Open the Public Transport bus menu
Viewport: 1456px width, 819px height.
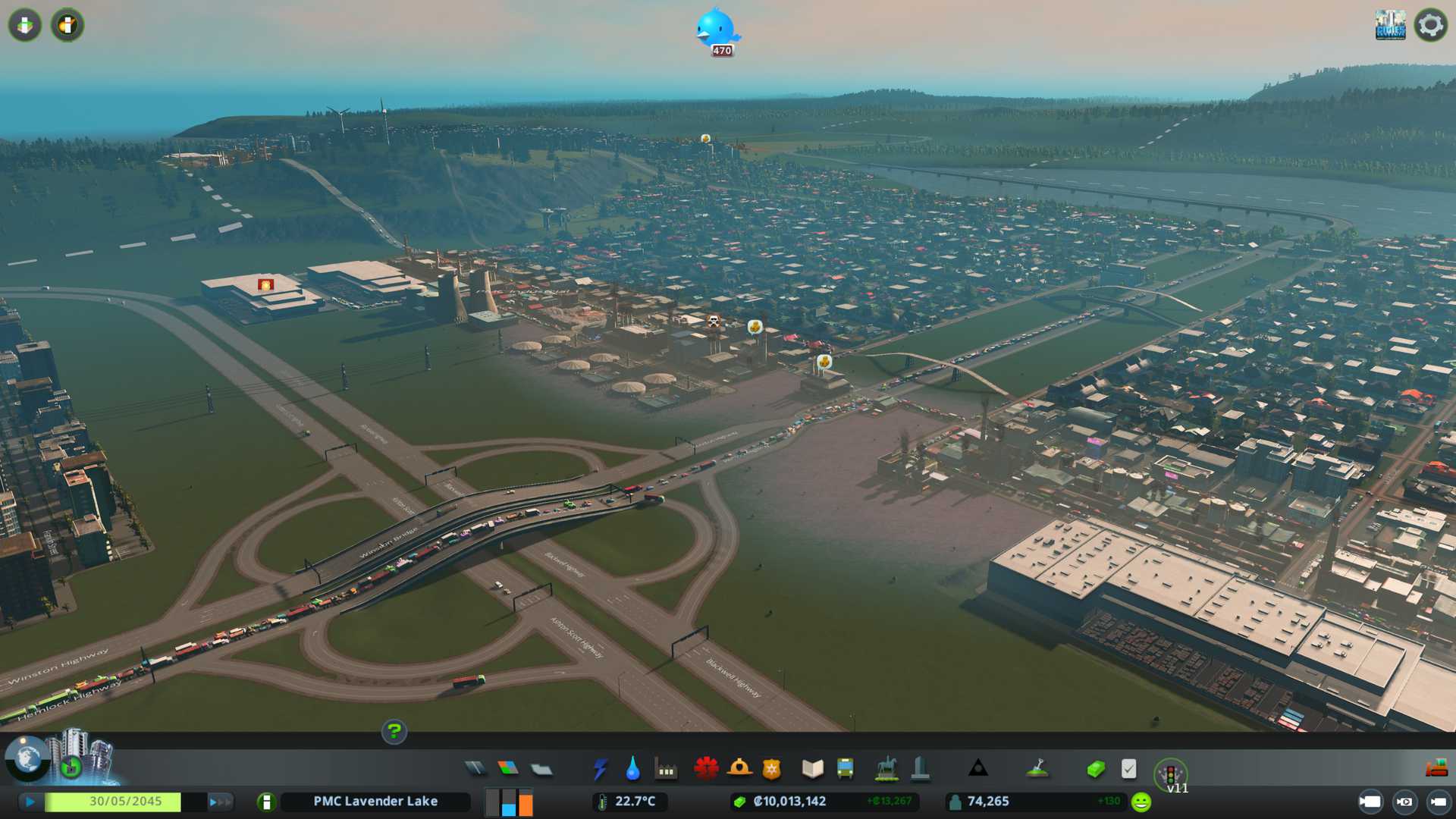coord(846,769)
